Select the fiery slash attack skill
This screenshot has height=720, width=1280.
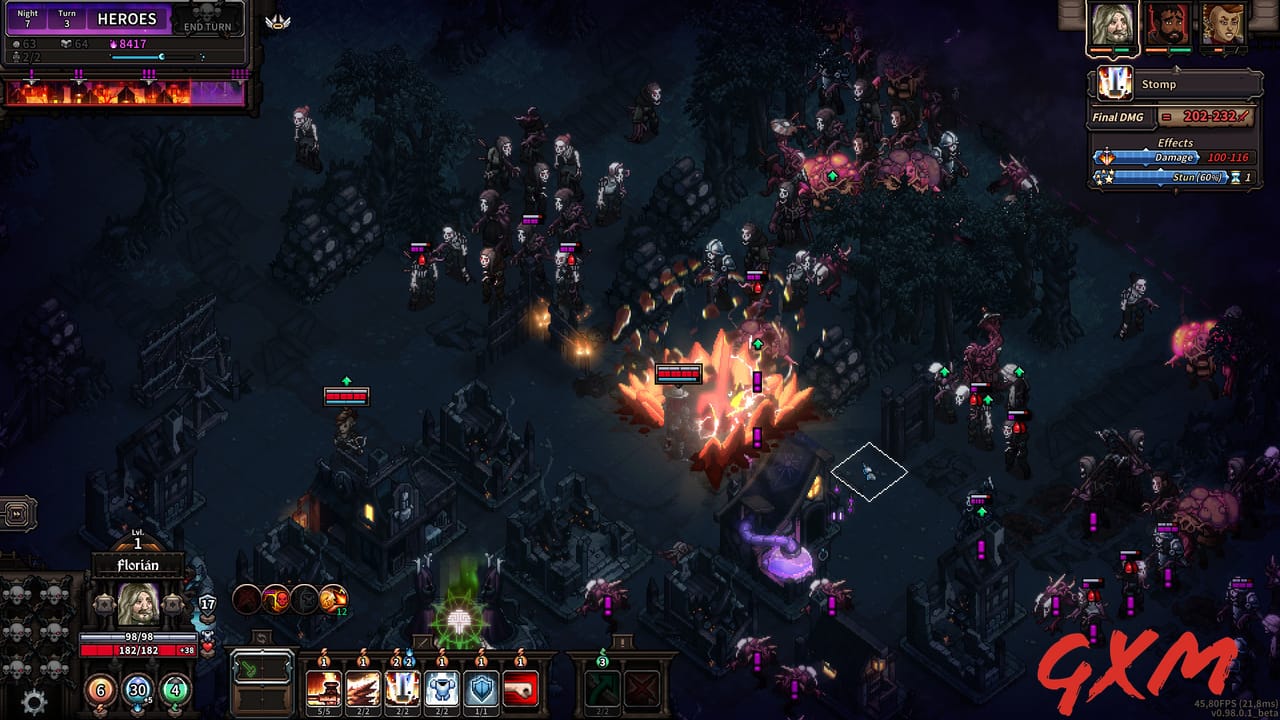(x=364, y=688)
